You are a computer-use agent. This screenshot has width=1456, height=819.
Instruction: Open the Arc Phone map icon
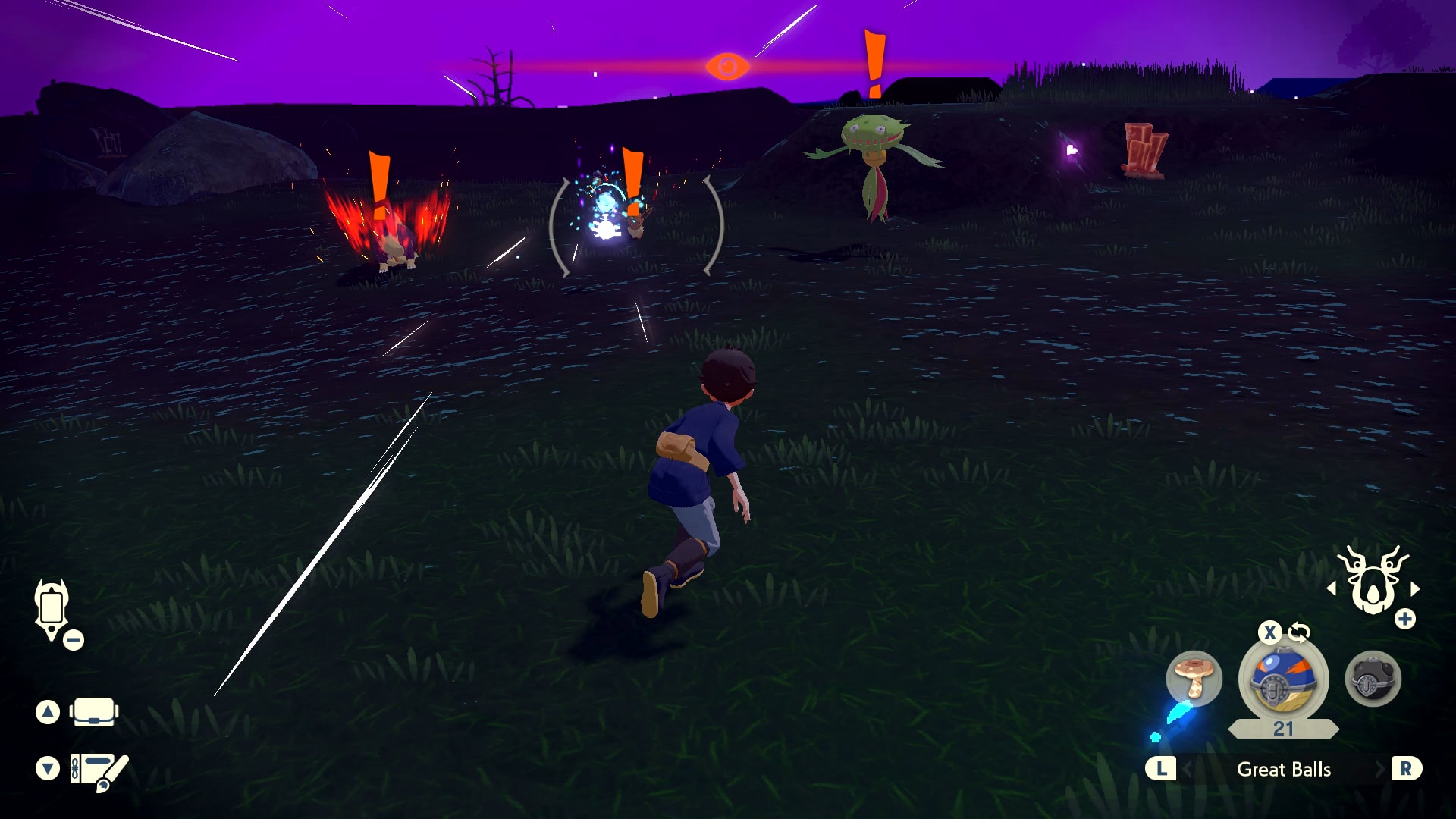tap(52, 607)
